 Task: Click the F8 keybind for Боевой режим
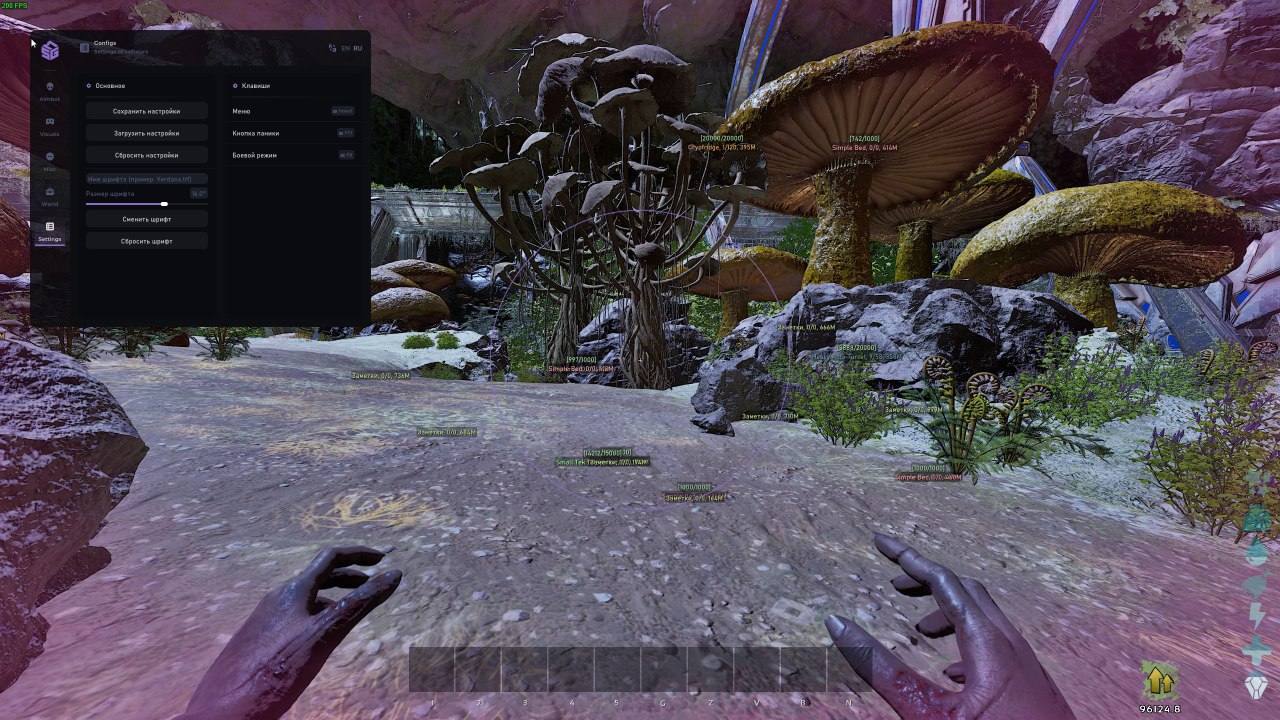coord(346,155)
